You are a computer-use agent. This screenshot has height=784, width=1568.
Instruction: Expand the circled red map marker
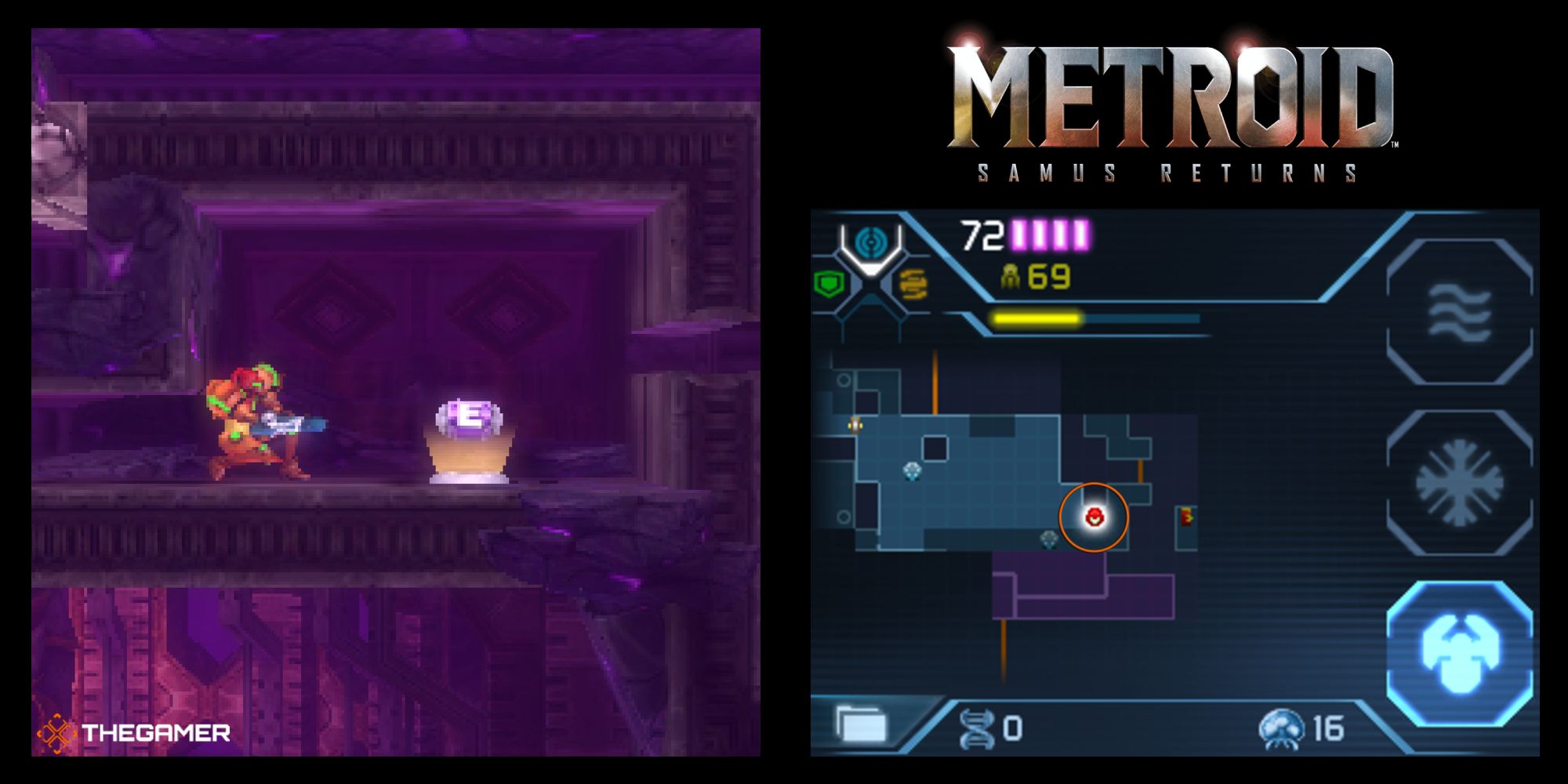pos(1094,515)
